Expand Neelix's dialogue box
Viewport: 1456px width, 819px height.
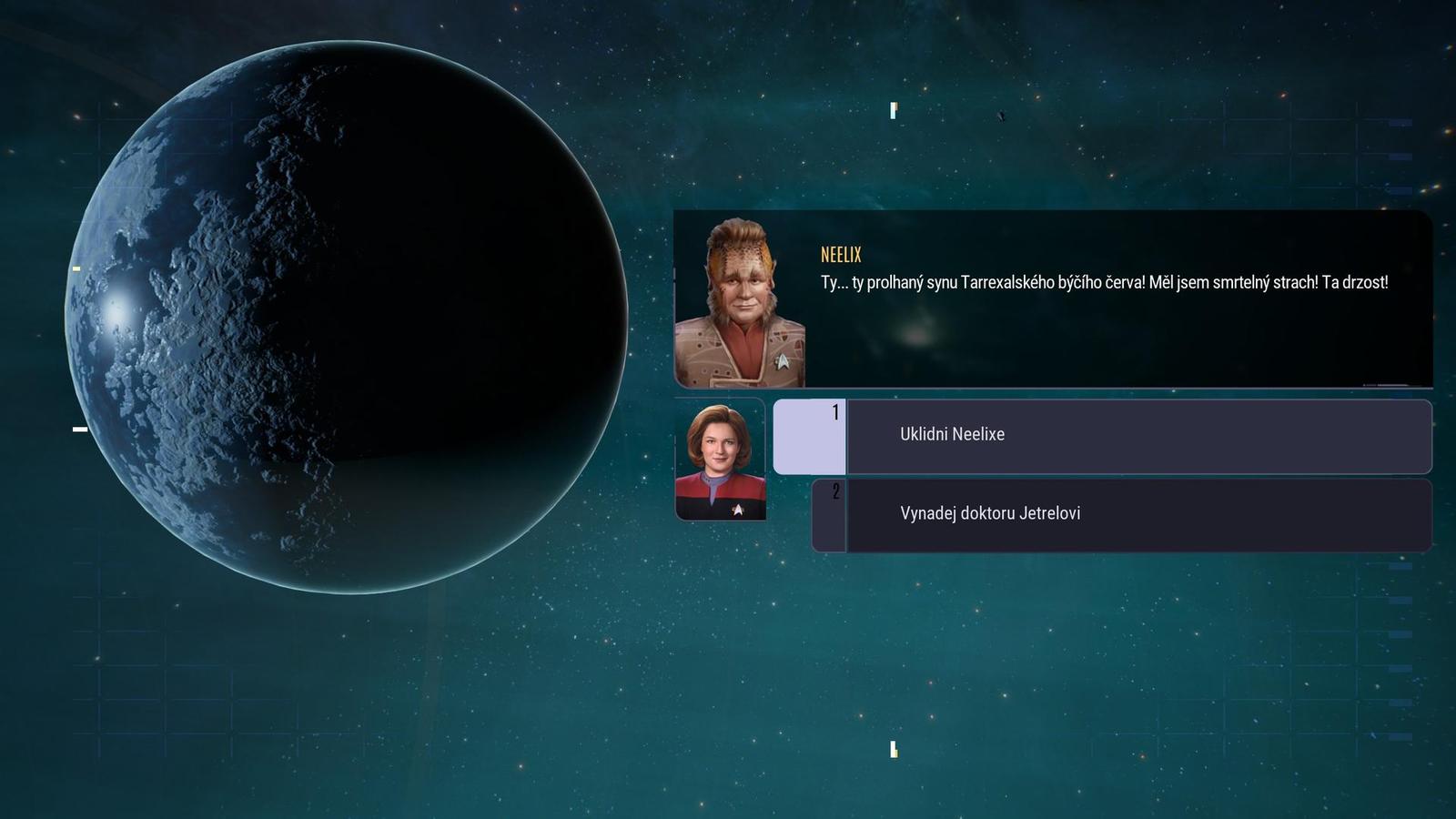1056,300
